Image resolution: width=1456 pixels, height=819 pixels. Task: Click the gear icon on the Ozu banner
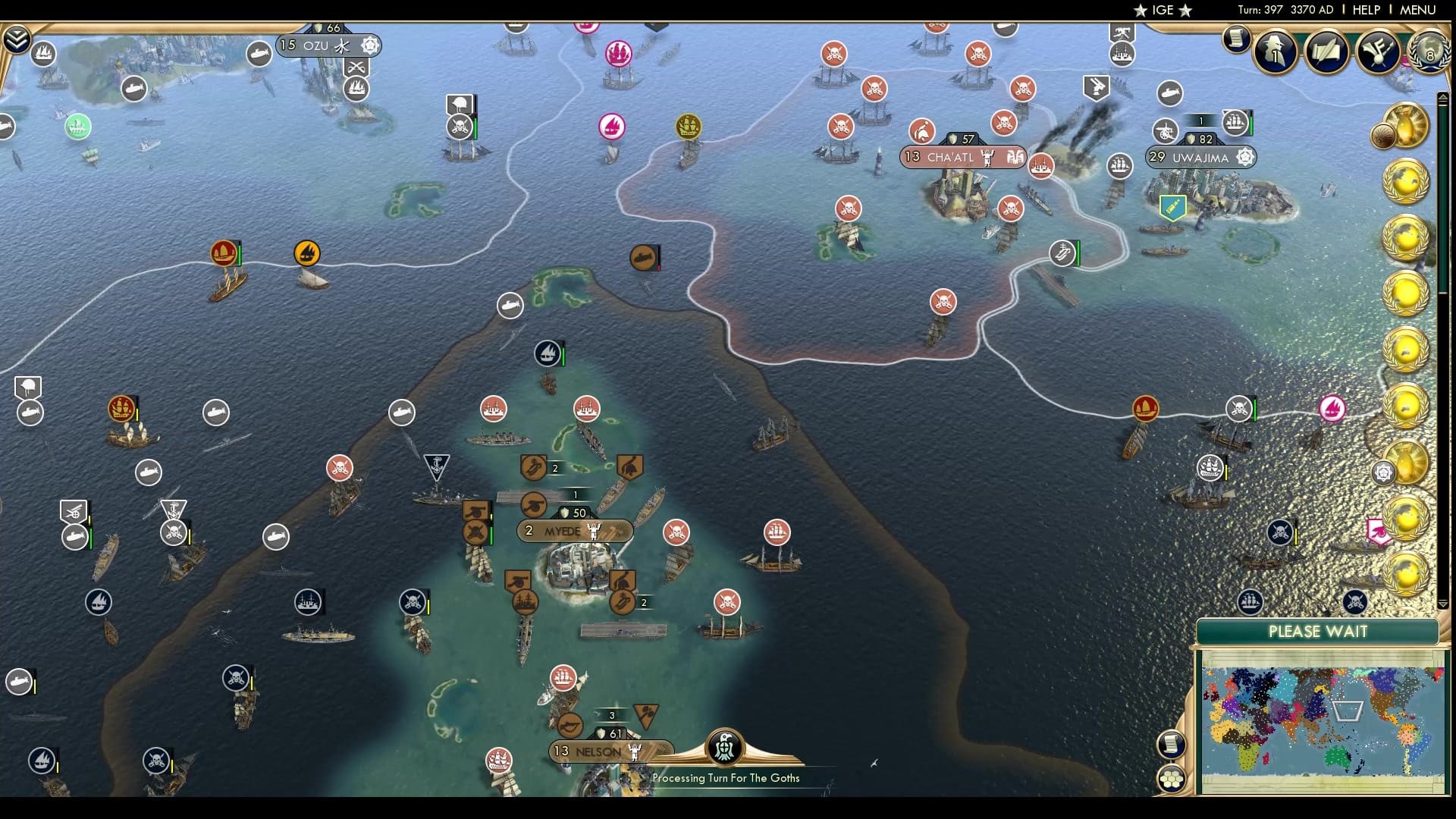click(370, 45)
